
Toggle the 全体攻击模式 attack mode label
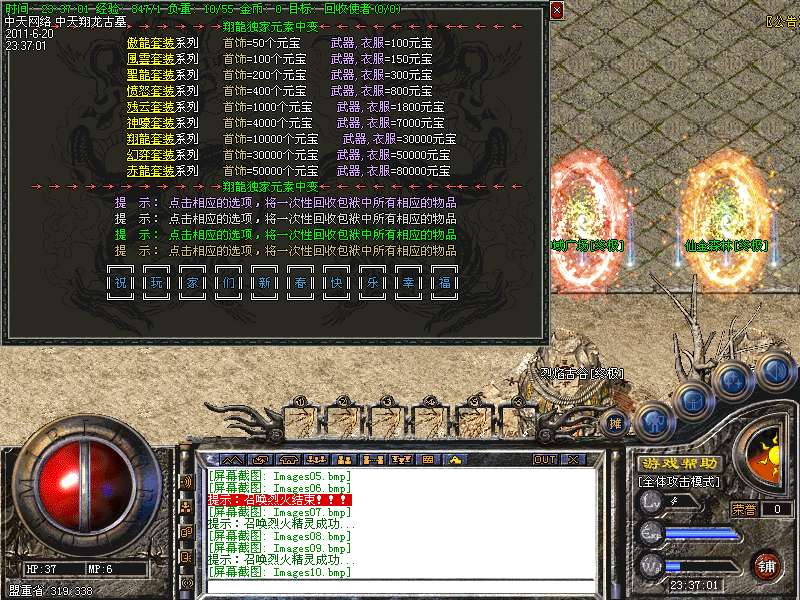click(x=680, y=481)
